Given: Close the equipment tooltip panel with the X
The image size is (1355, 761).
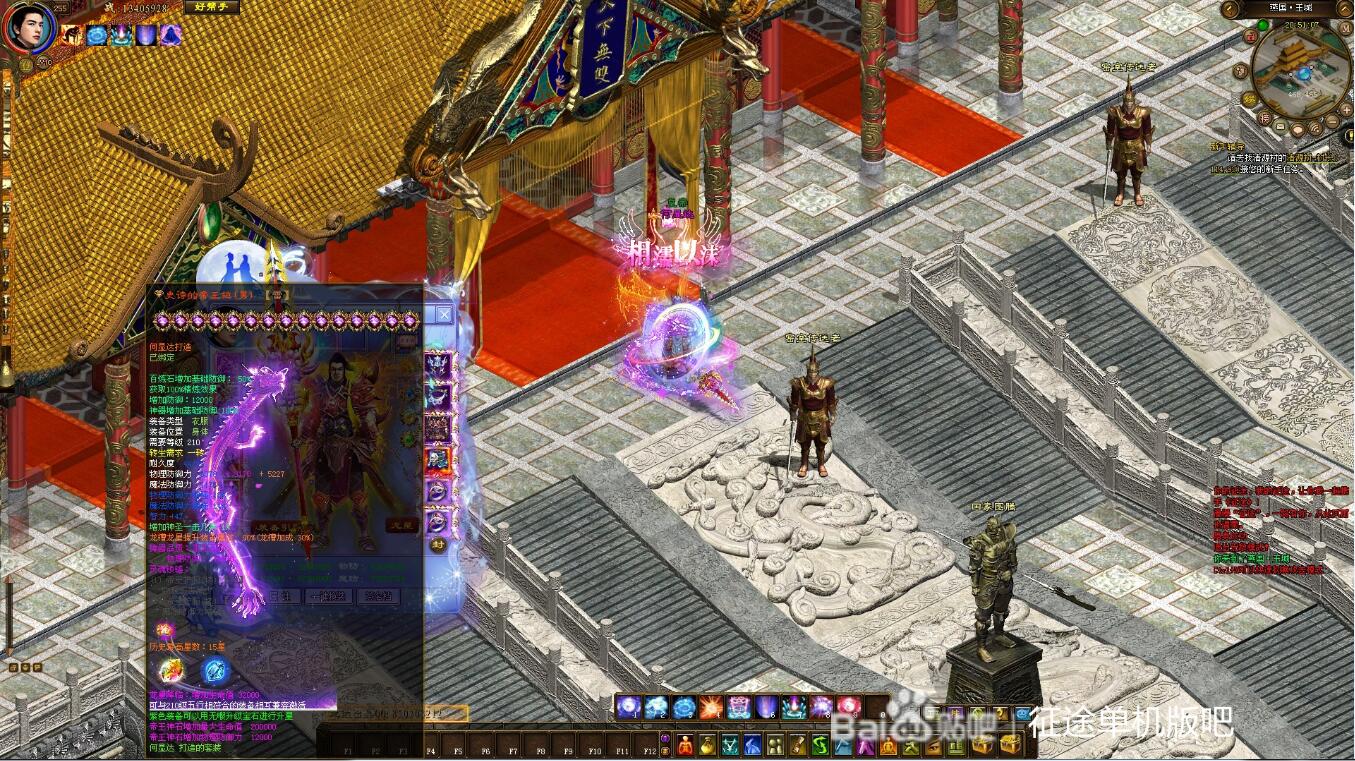Looking at the screenshot, I should coord(443,314).
